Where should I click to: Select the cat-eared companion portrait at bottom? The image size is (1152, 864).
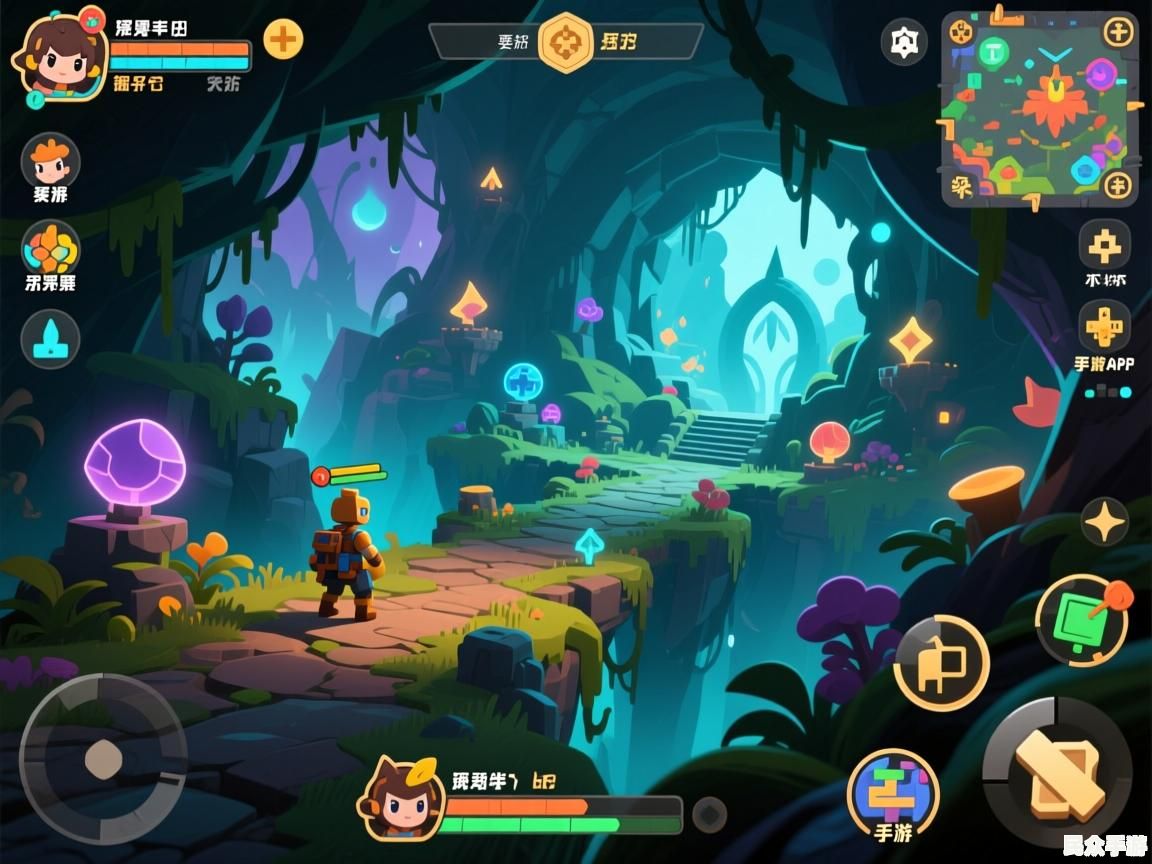(402, 798)
